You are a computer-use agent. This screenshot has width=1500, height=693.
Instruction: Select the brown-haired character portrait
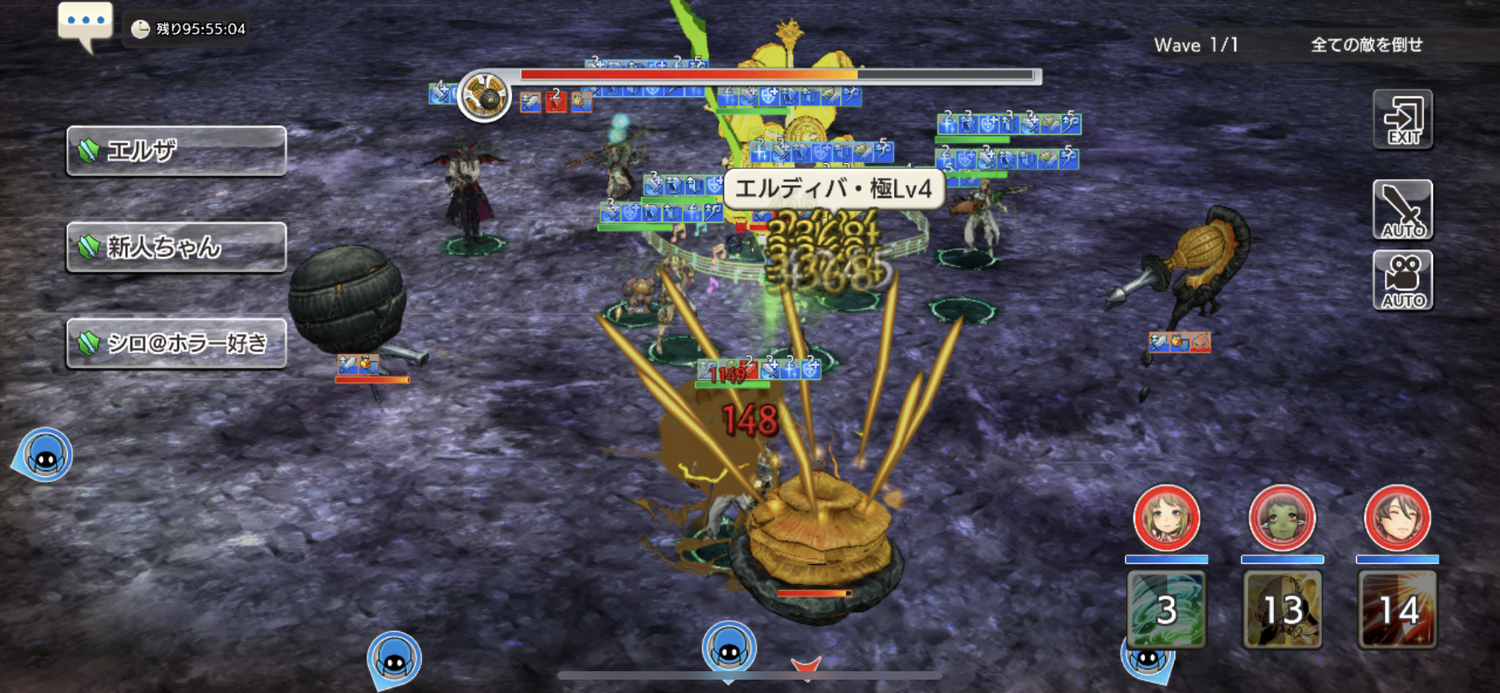(x=1398, y=519)
